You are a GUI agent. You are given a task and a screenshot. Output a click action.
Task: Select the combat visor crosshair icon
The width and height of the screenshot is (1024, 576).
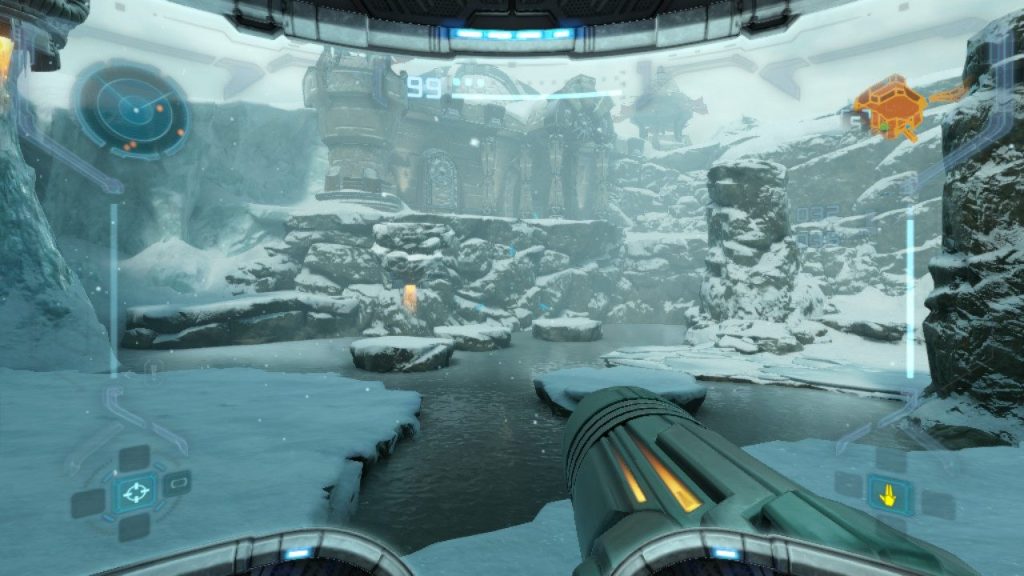coord(133,491)
